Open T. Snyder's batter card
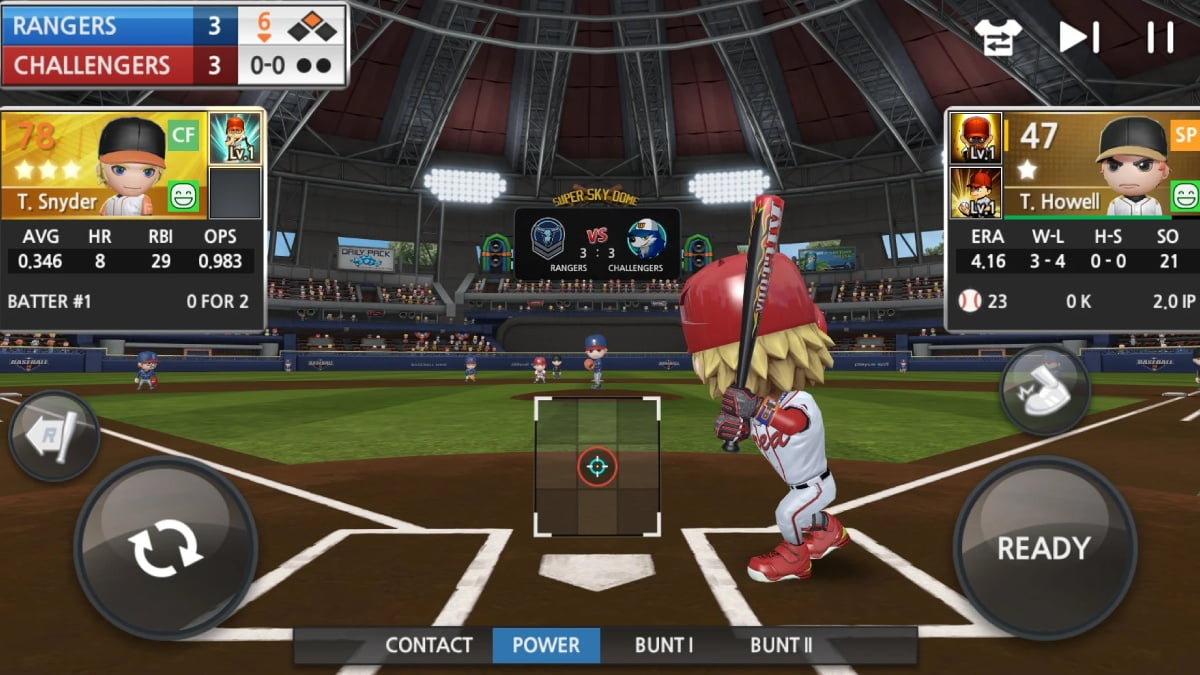 pyautogui.click(x=105, y=165)
